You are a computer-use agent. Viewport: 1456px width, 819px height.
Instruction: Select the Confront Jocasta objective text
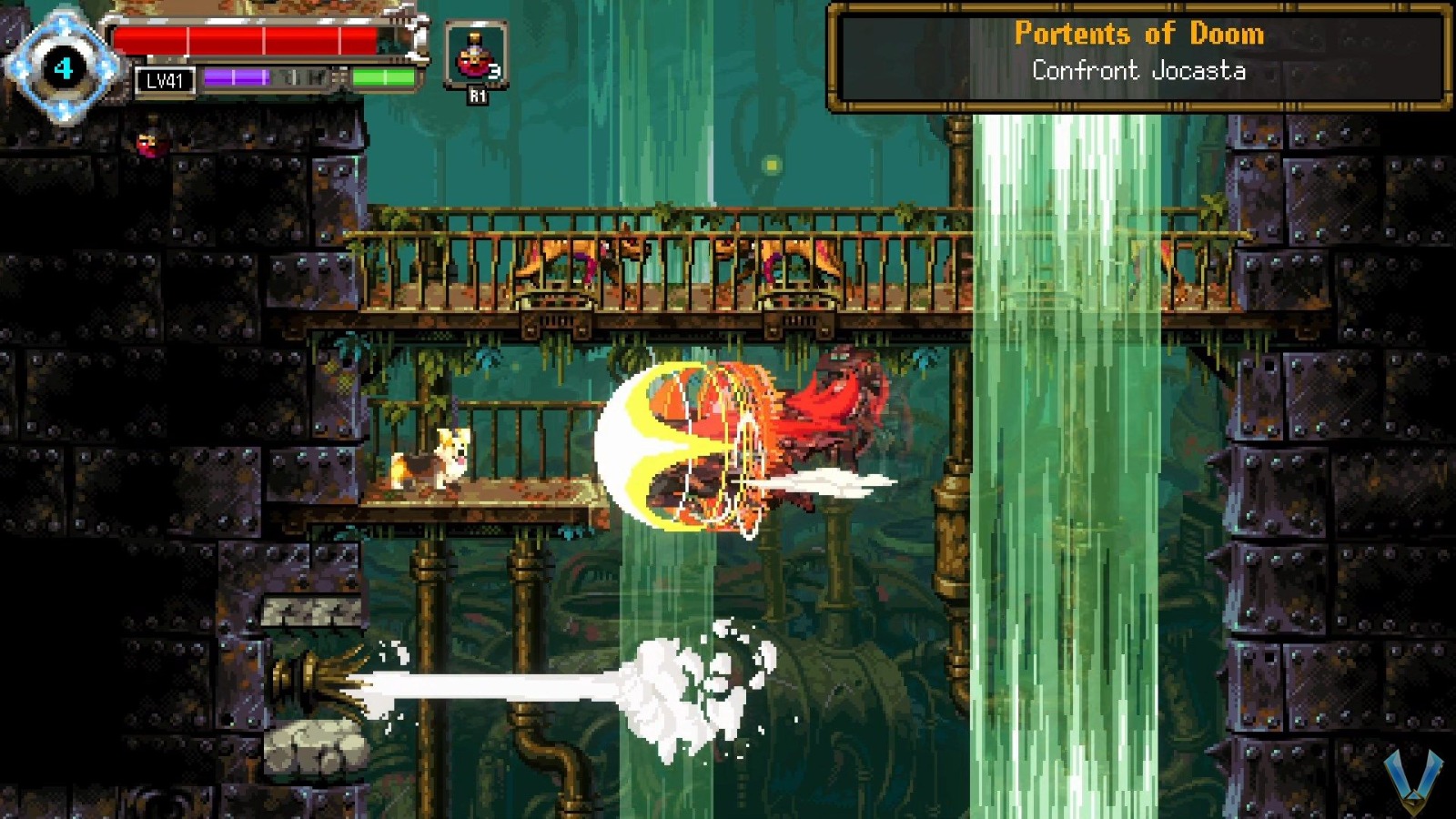click(1138, 70)
